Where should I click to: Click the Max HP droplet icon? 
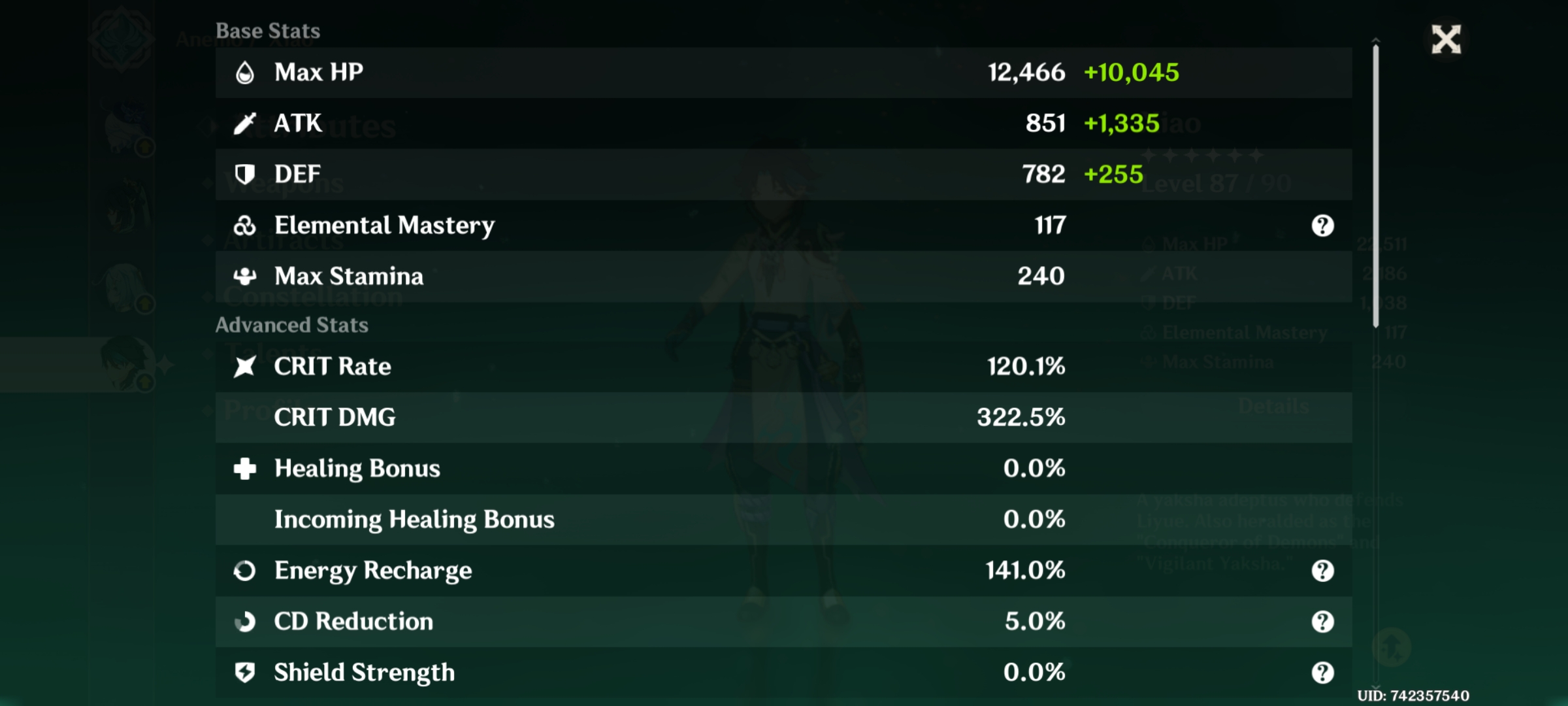tap(246, 72)
